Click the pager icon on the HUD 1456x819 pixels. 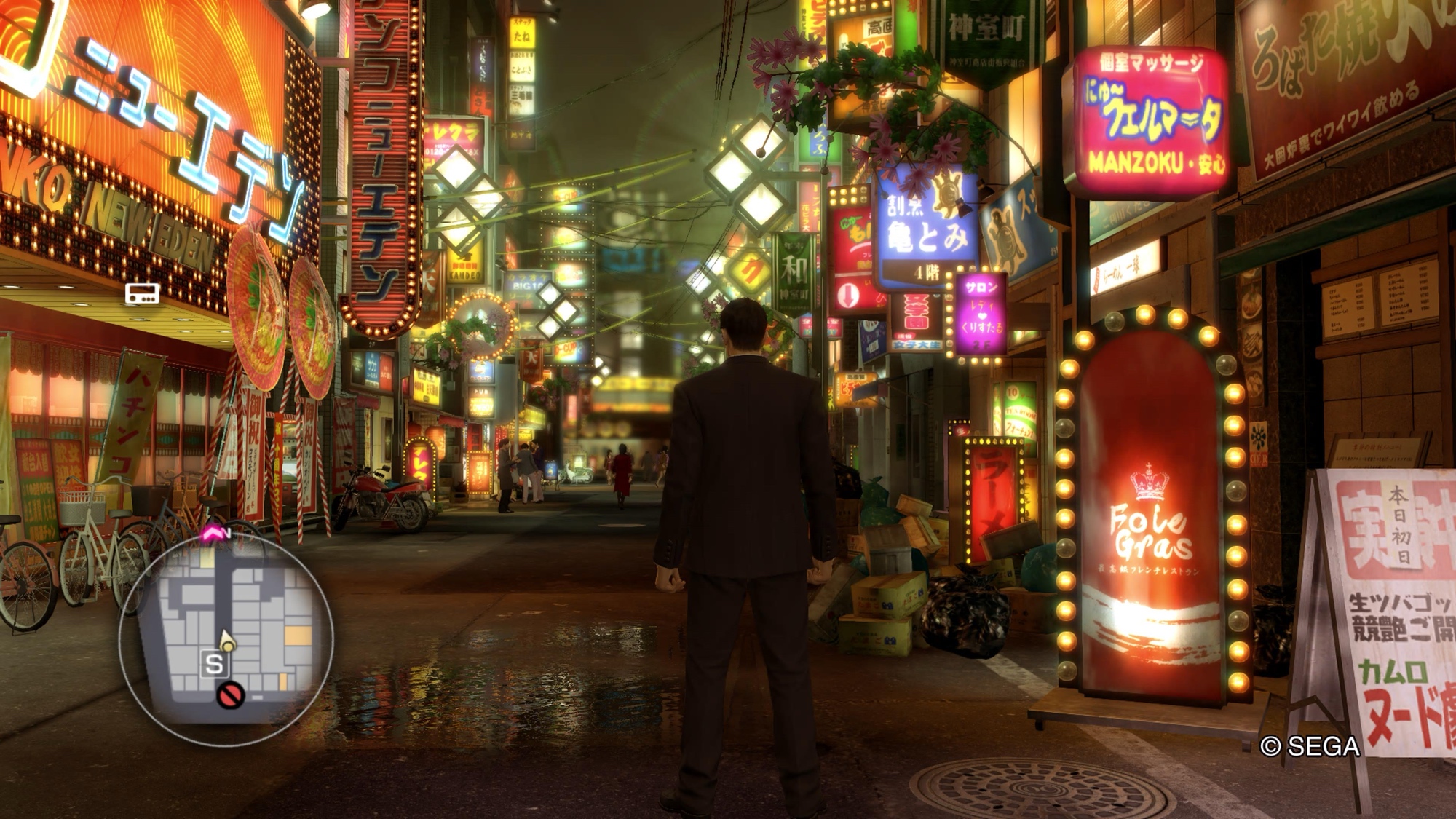click(x=142, y=293)
